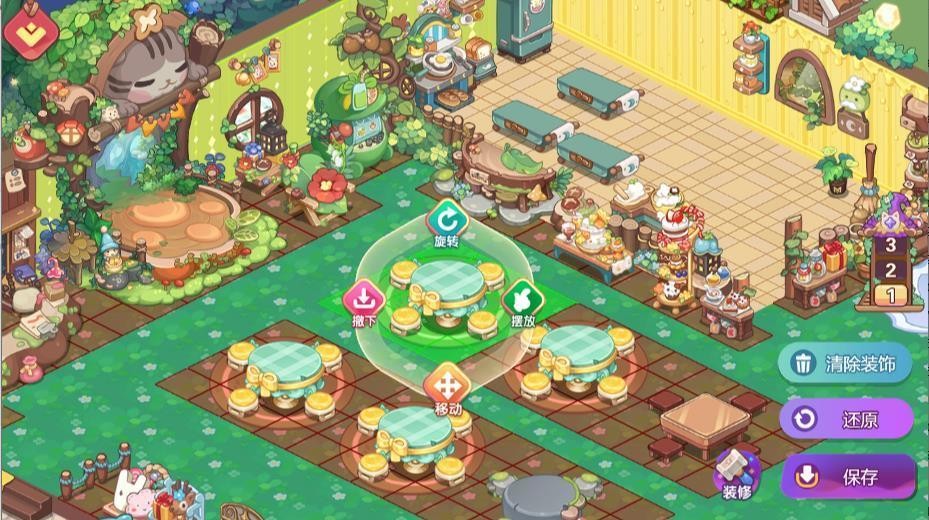Click the 清除装饰 clear decorations button
The height and width of the screenshot is (520, 929).
[845, 363]
